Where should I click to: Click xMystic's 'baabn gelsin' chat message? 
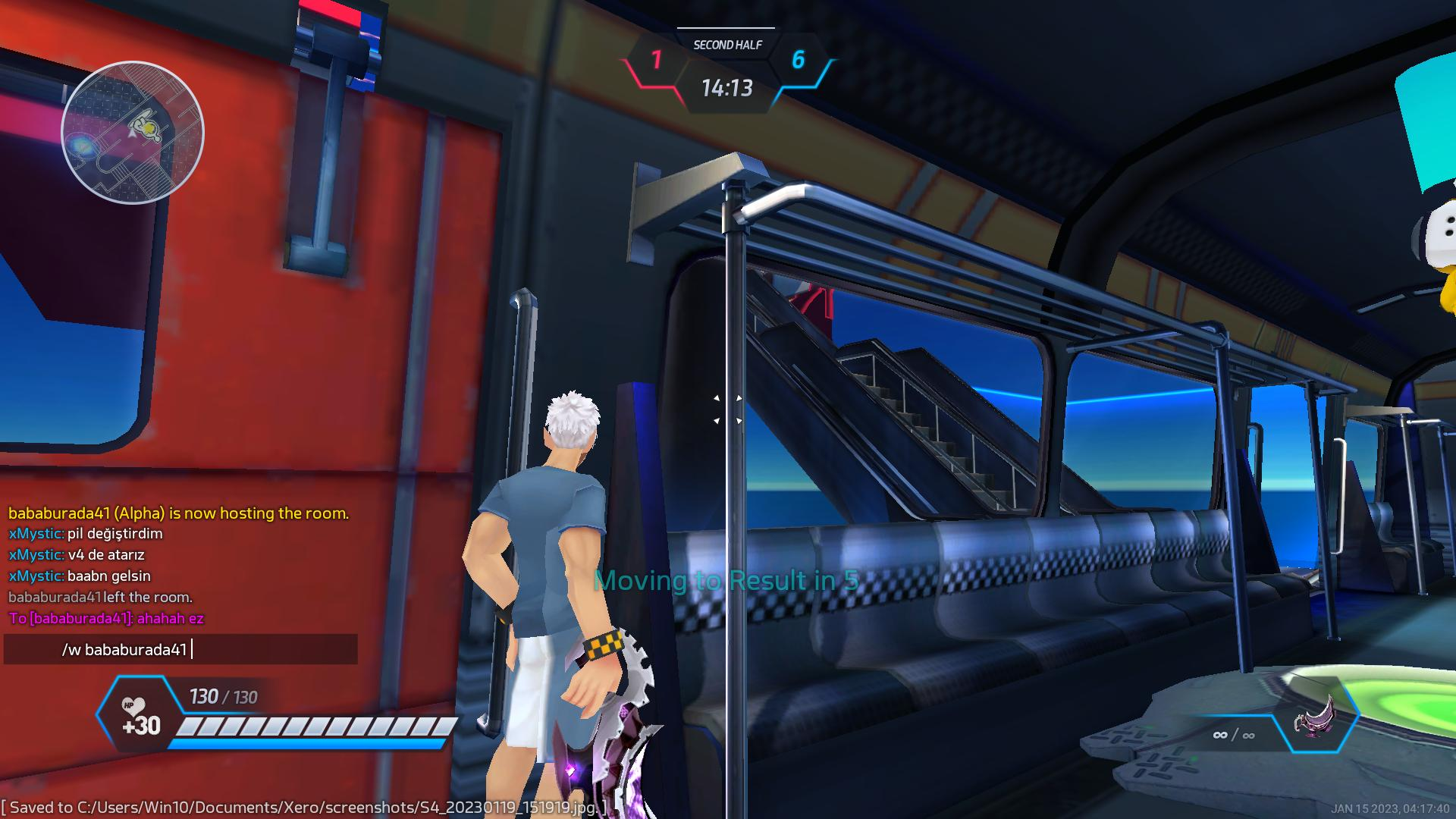(x=80, y=576)
